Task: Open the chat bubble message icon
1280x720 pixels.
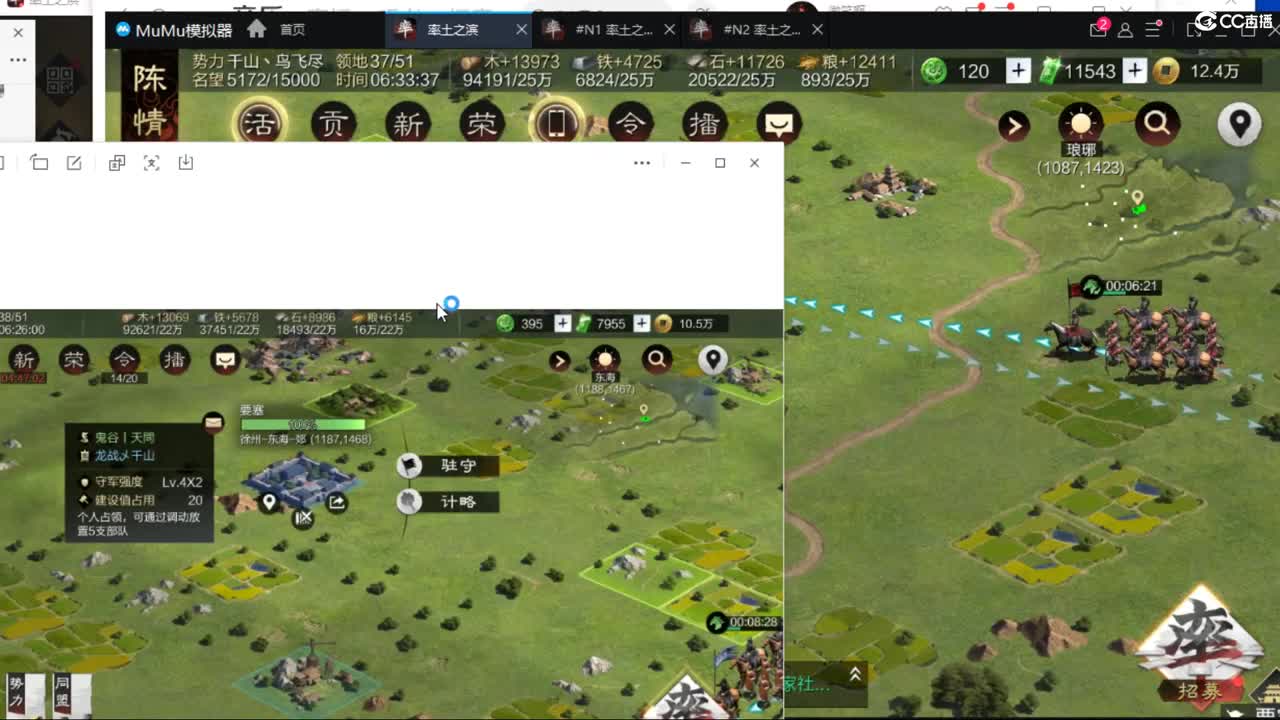Action: tap(778, 124)
